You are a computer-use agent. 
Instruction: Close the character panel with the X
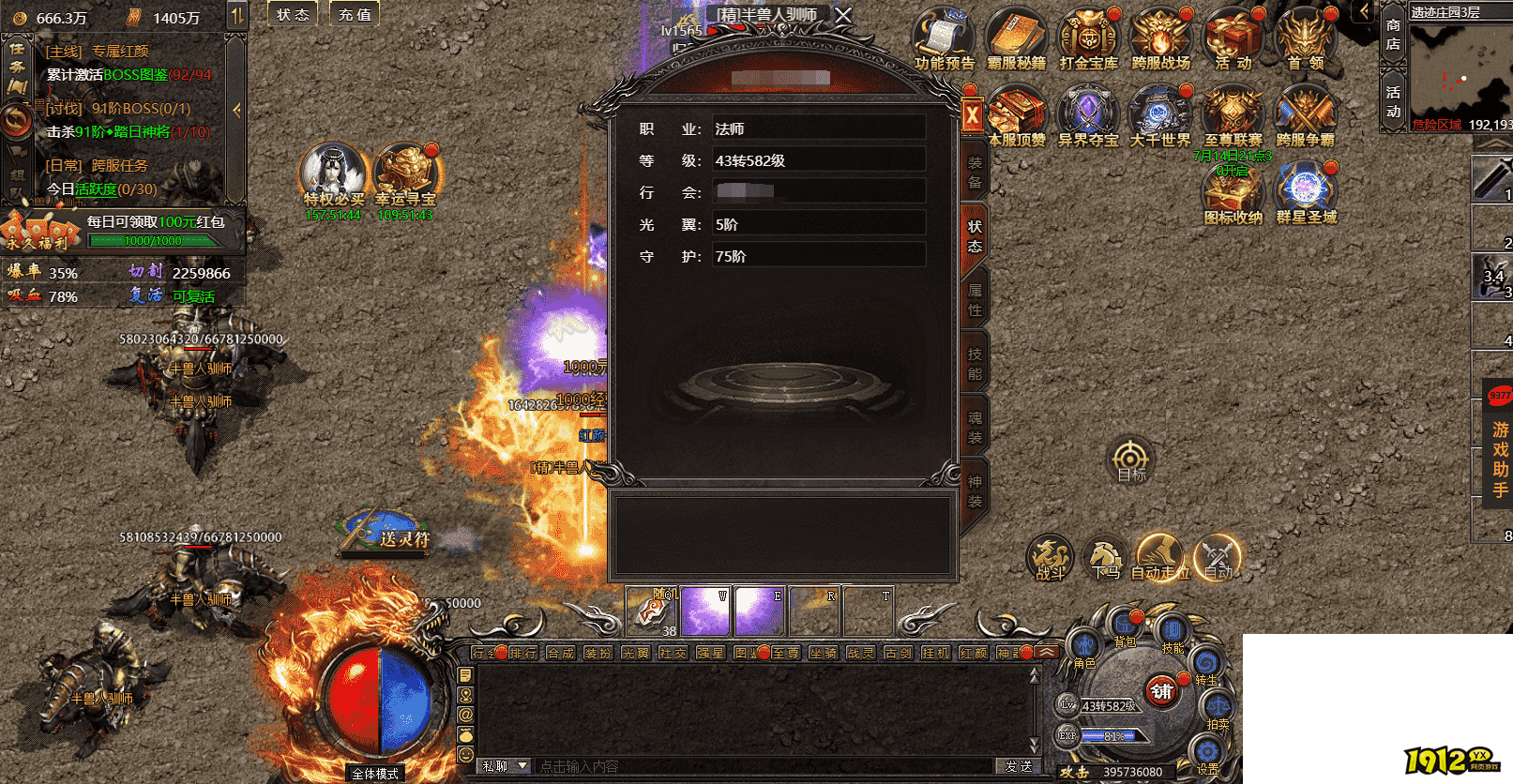click(x=972, y=117)
